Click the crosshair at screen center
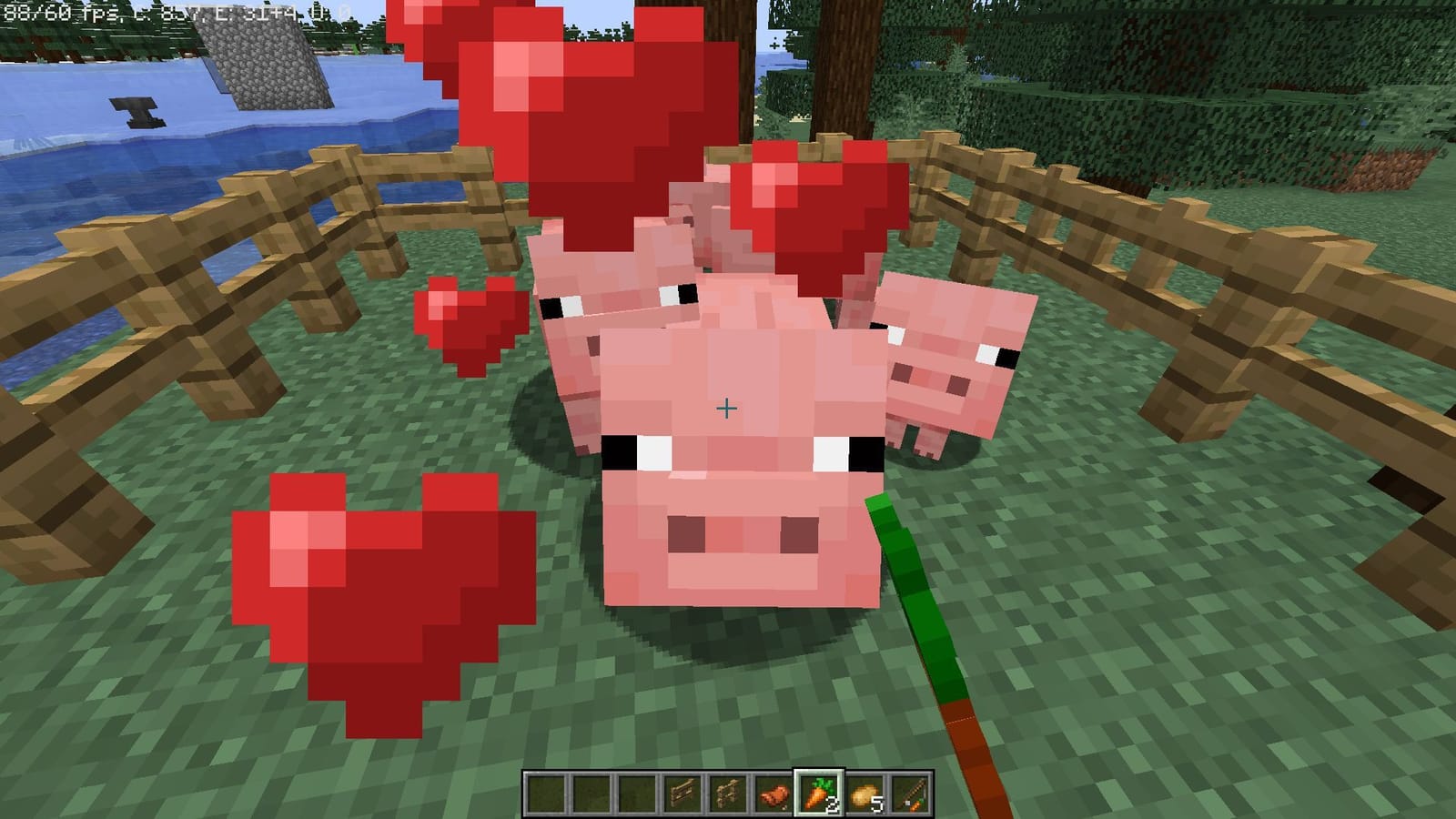Image resolution: width=1456 pixels, height=819 pixels. [x=727, y=409]
